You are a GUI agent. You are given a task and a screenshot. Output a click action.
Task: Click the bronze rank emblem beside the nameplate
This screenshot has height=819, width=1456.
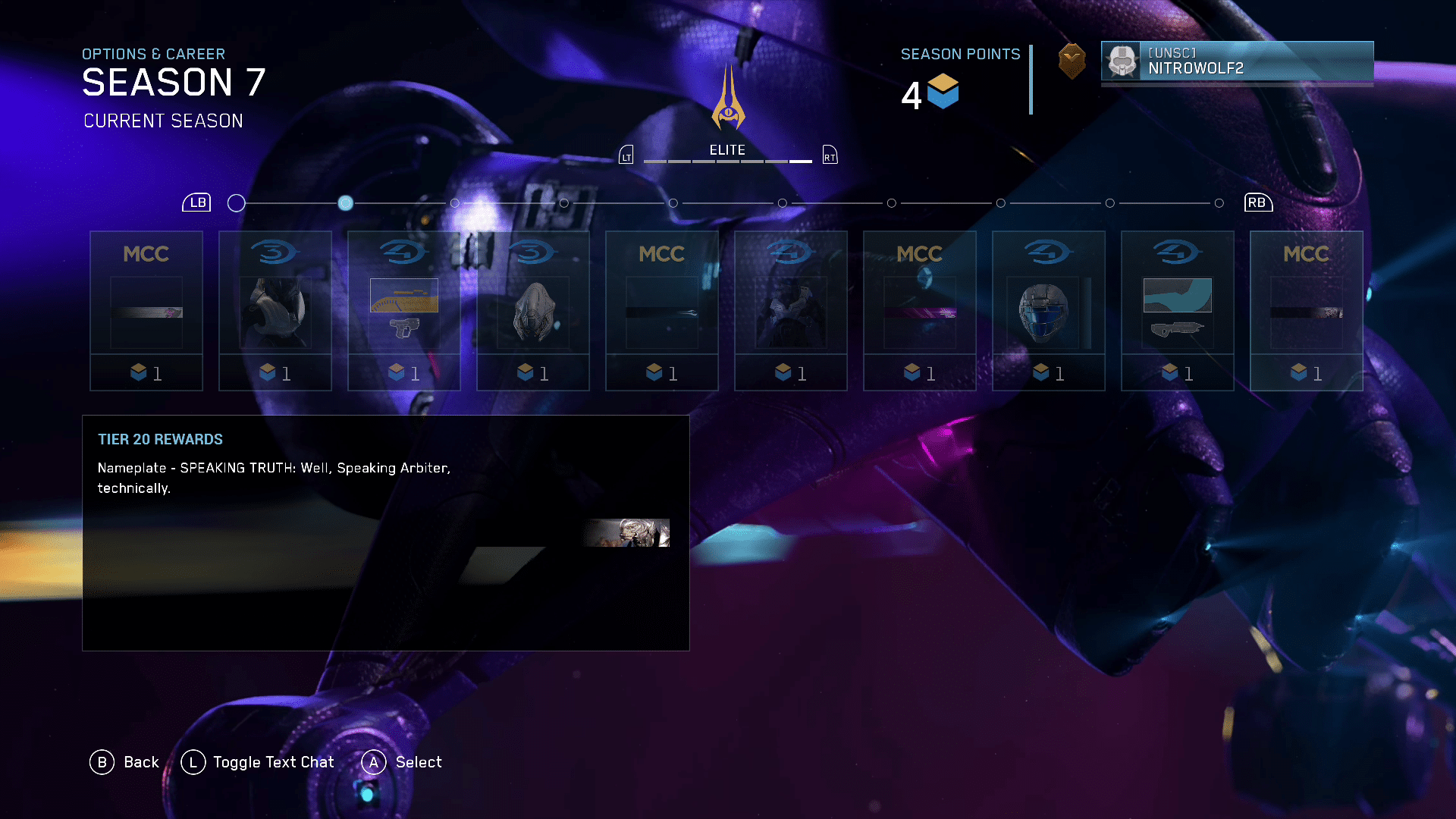pyautogui.click(x=1072, y=61)
